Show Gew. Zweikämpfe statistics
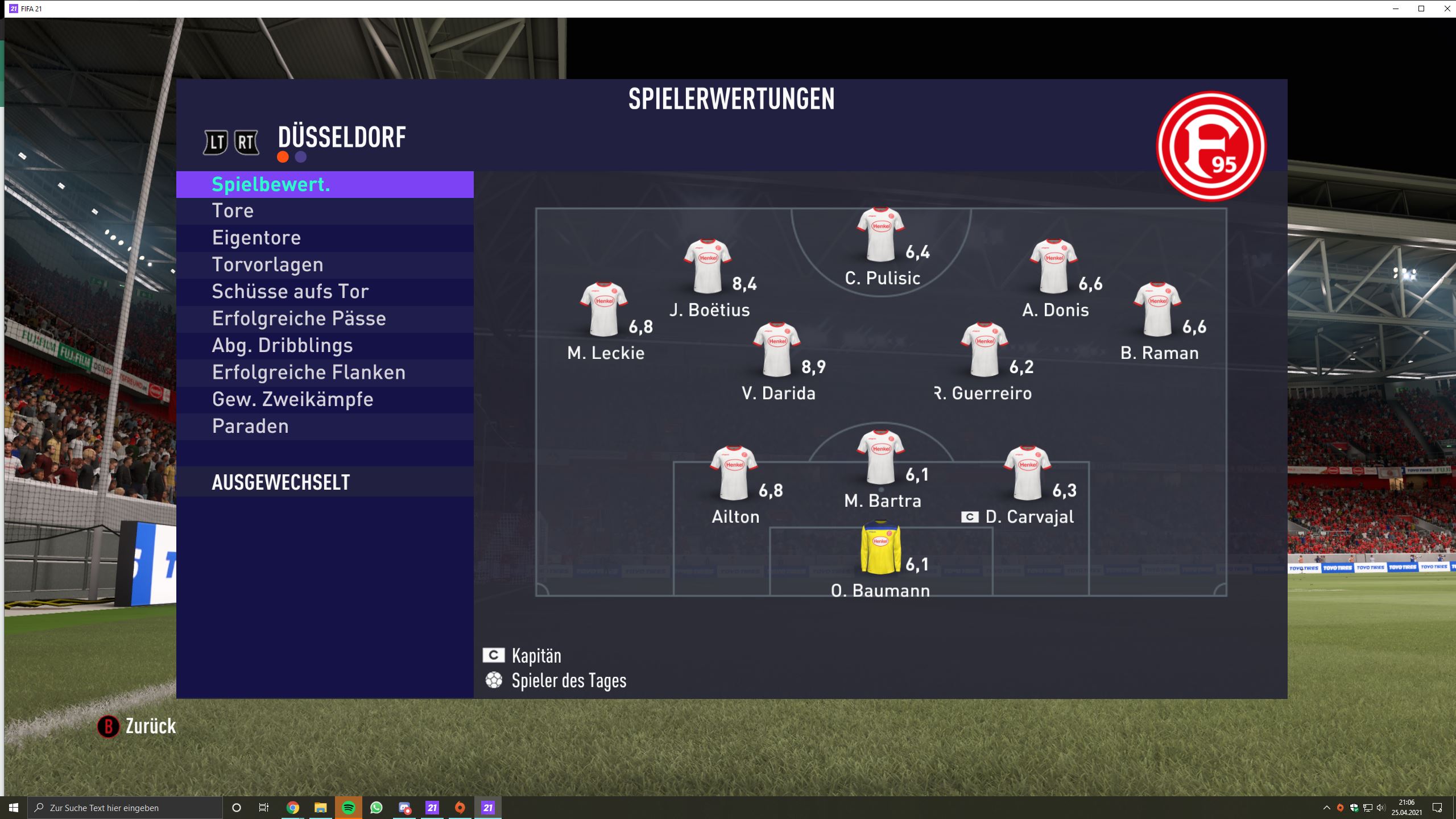This screenshot has height=819, width=1456. (x=324, y=399)
